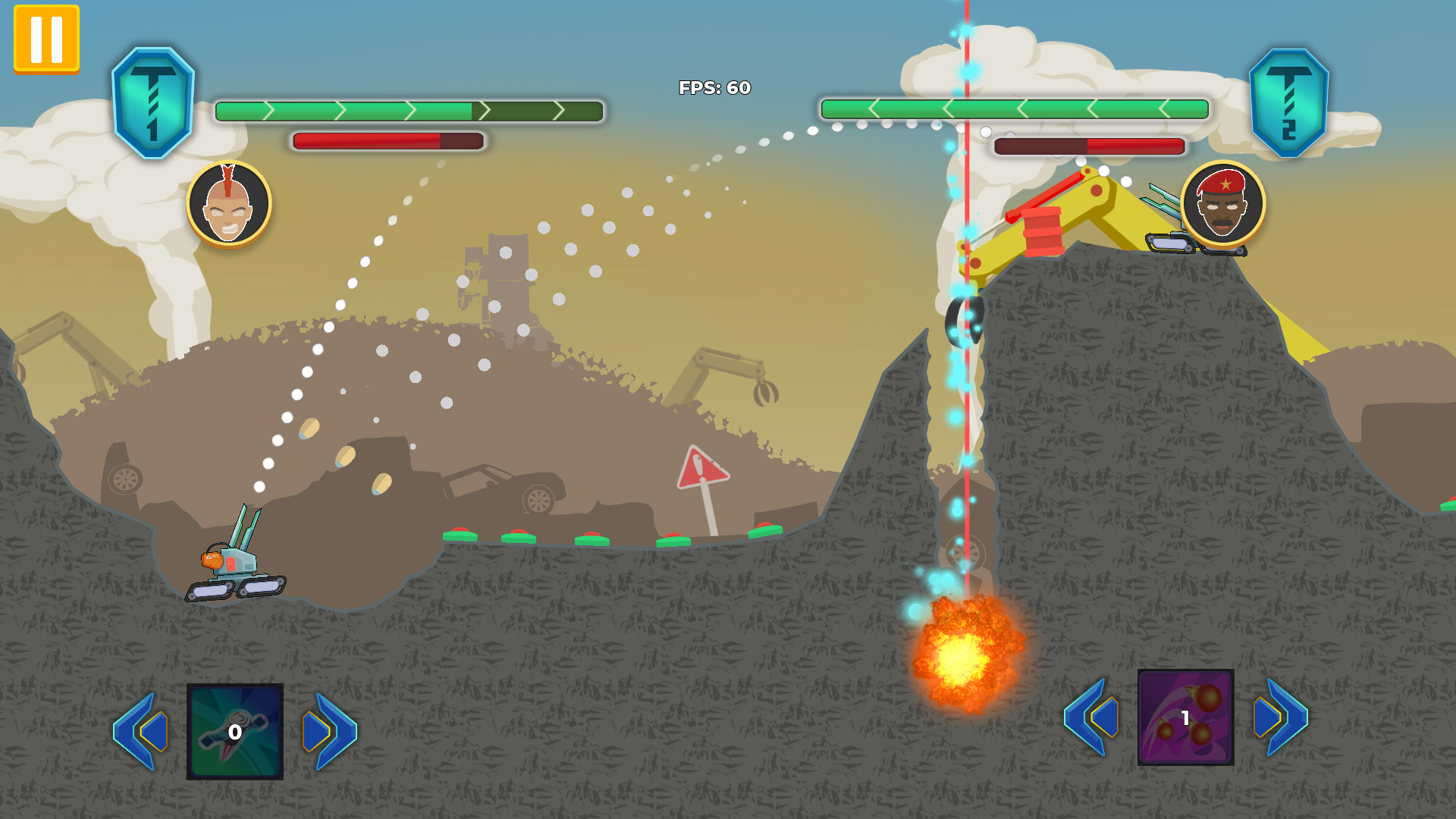1456x819 pixels.
Task: Cycle left through Player 1's weapons
Action: point(141,730)
